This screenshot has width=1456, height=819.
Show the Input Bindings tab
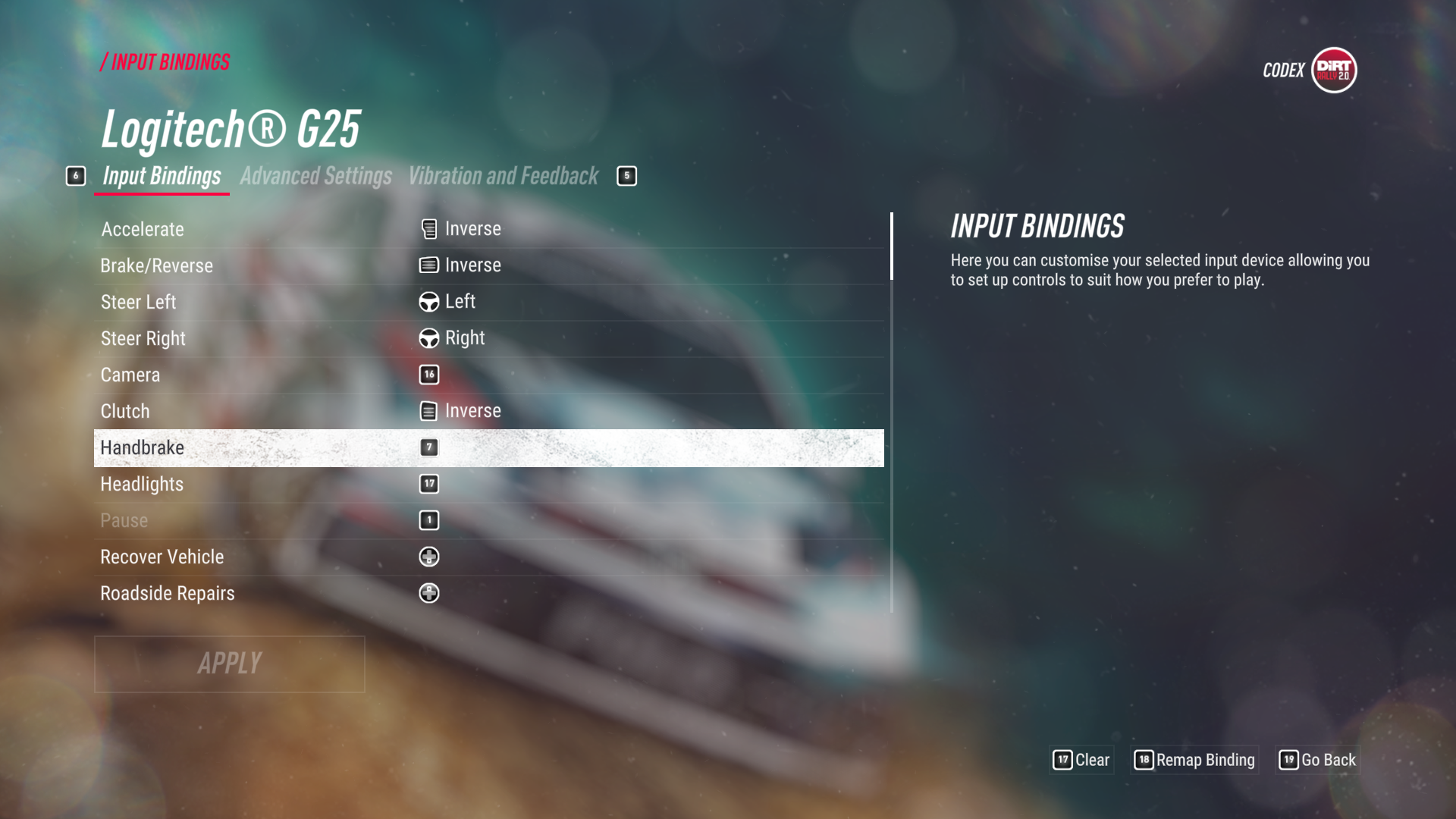[x=162, y=177]
